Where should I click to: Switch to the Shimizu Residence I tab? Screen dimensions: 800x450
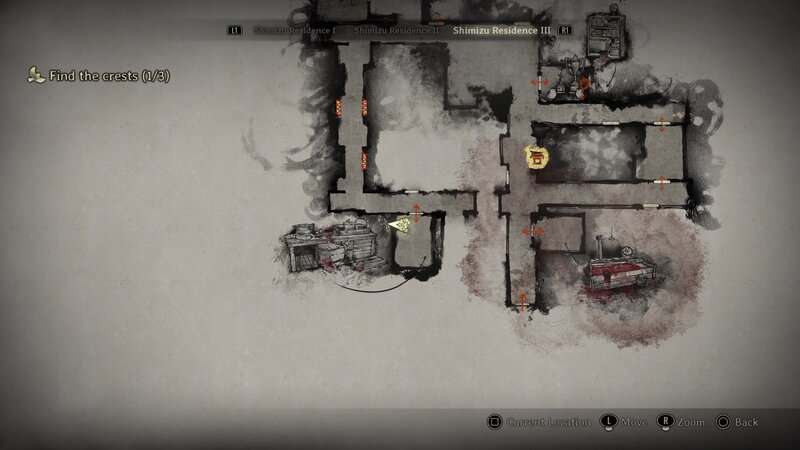[296, 31]
